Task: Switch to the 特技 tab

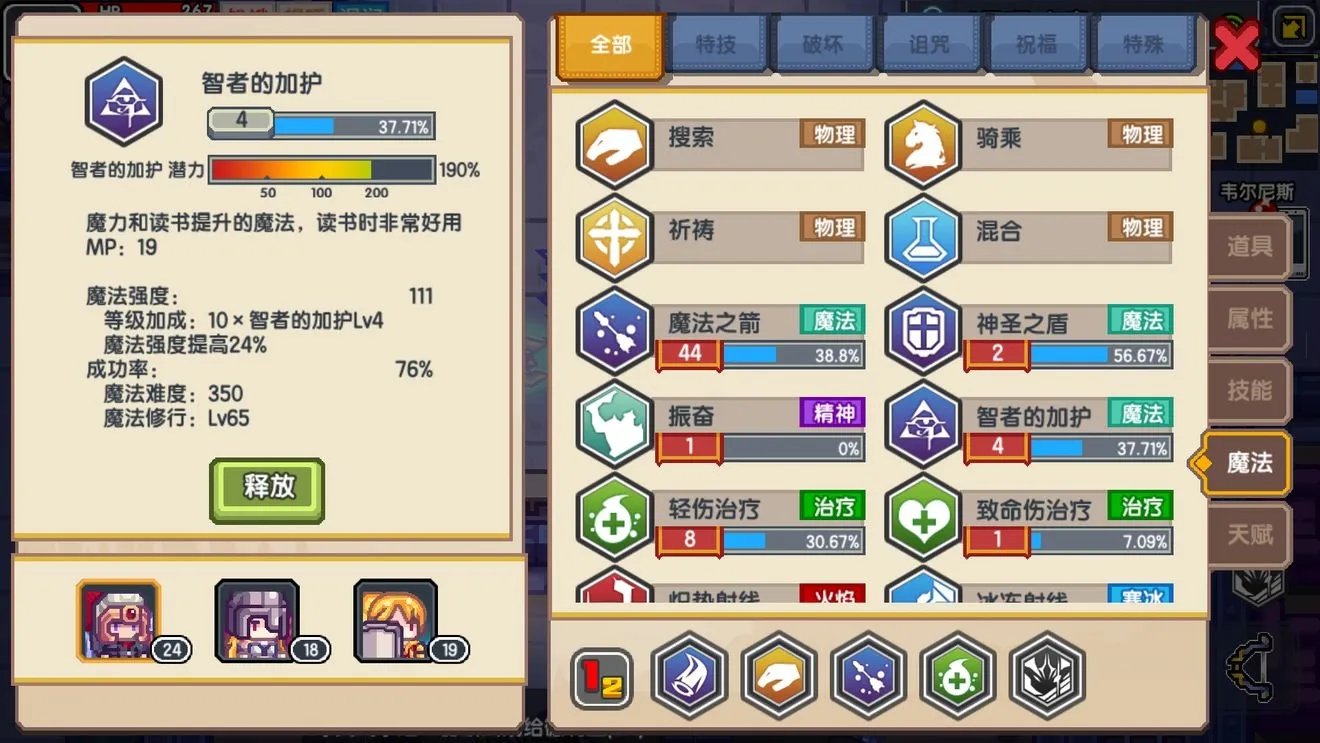Action: 716,43
